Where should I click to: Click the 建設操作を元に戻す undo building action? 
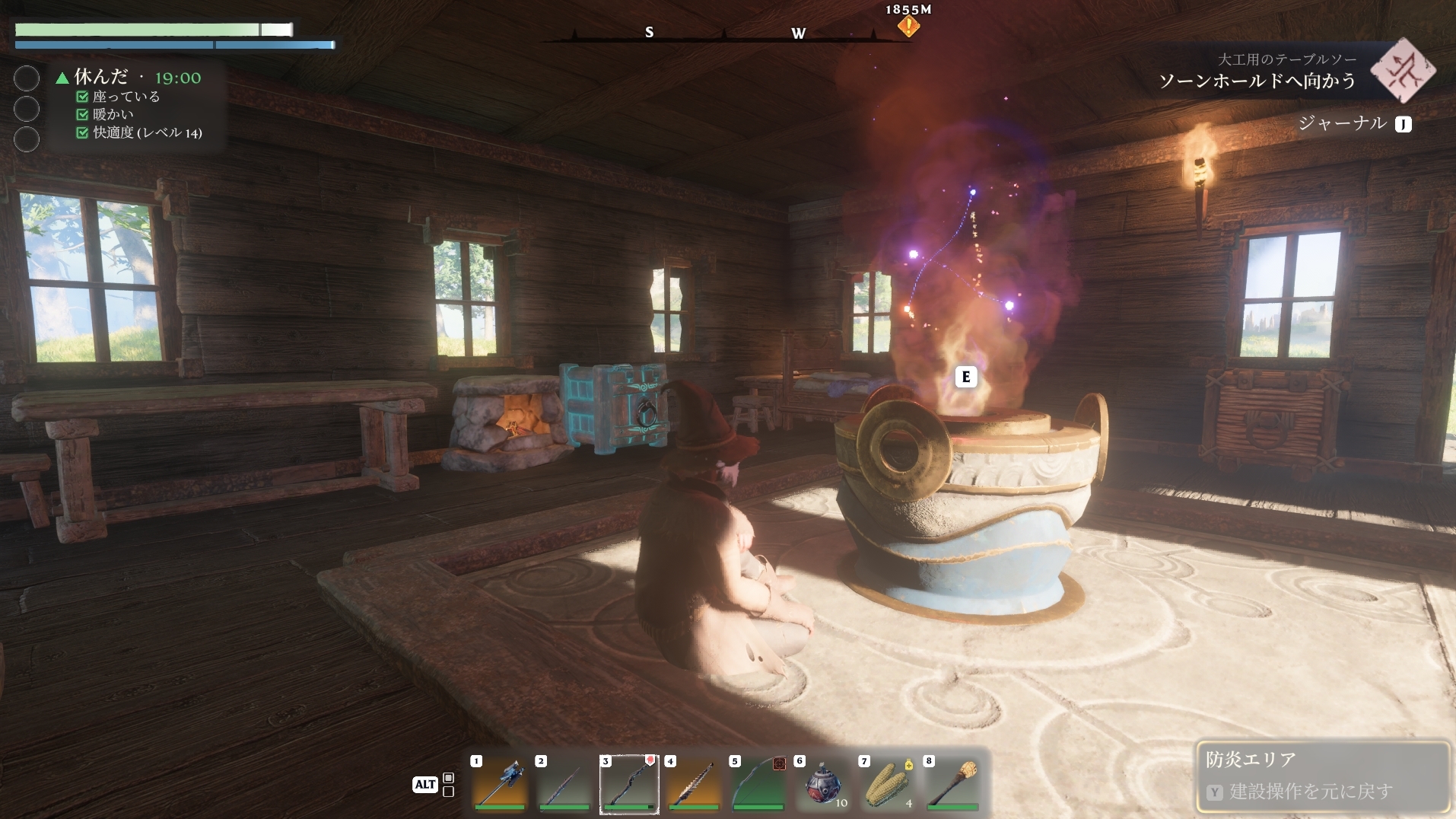1311,792
